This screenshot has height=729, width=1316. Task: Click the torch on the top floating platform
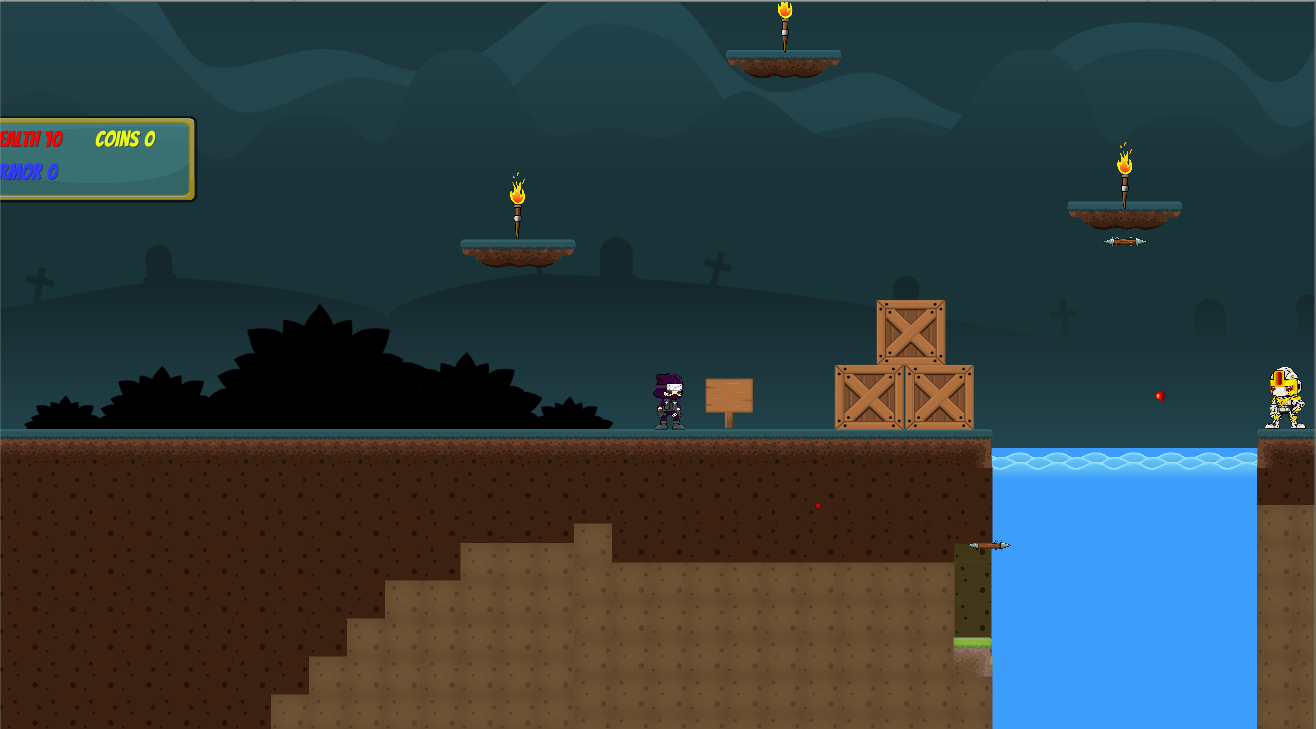(784, 25)
